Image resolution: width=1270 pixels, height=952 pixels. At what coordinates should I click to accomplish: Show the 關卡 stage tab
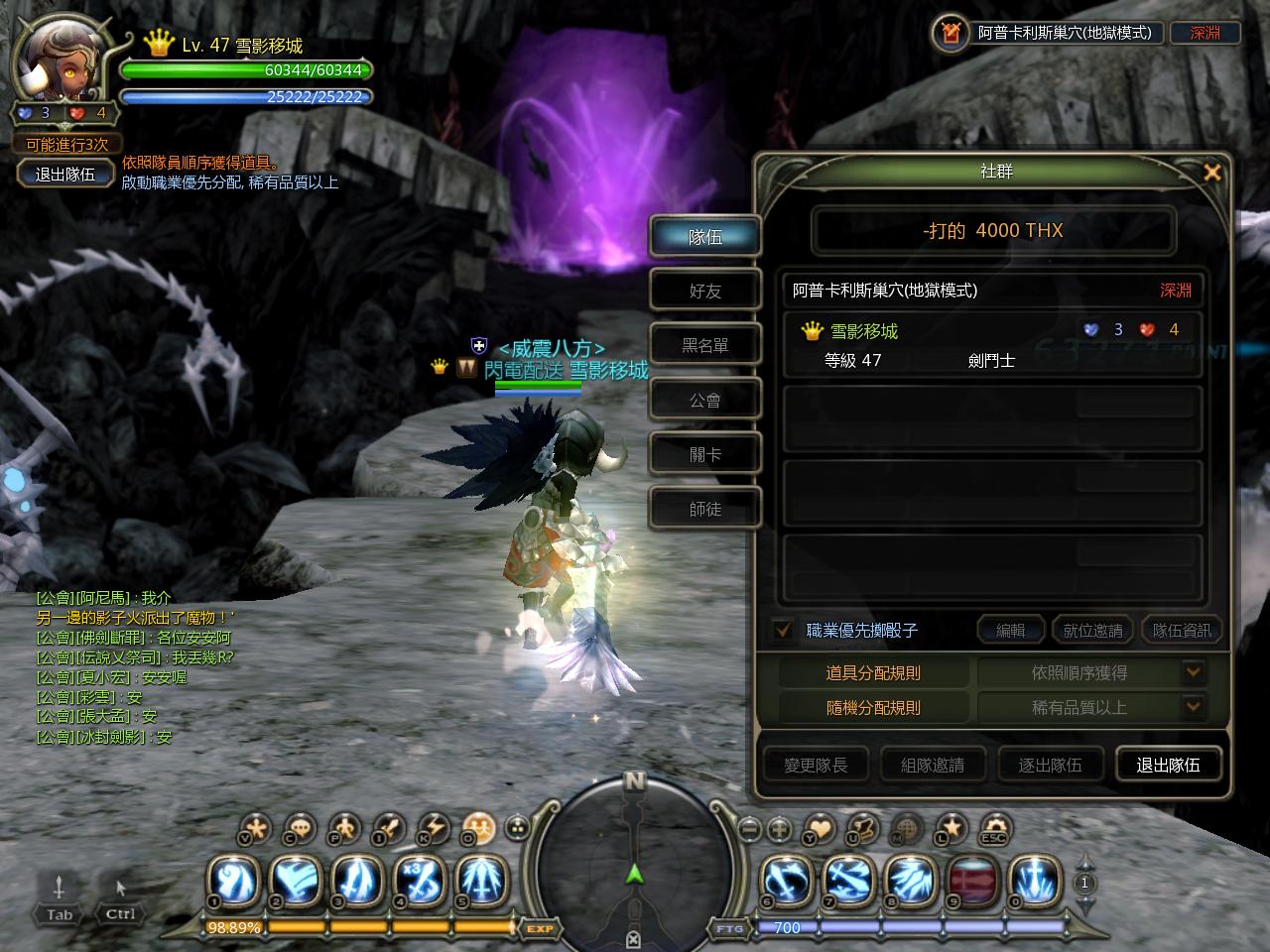[705, 454]
